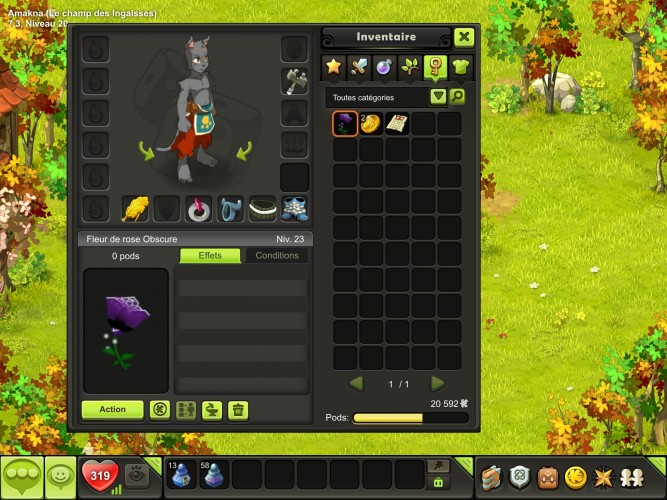Screen dimensions: 667x500
Task: Select the equipped hammer weapon slot
Action: pos(295,81)
